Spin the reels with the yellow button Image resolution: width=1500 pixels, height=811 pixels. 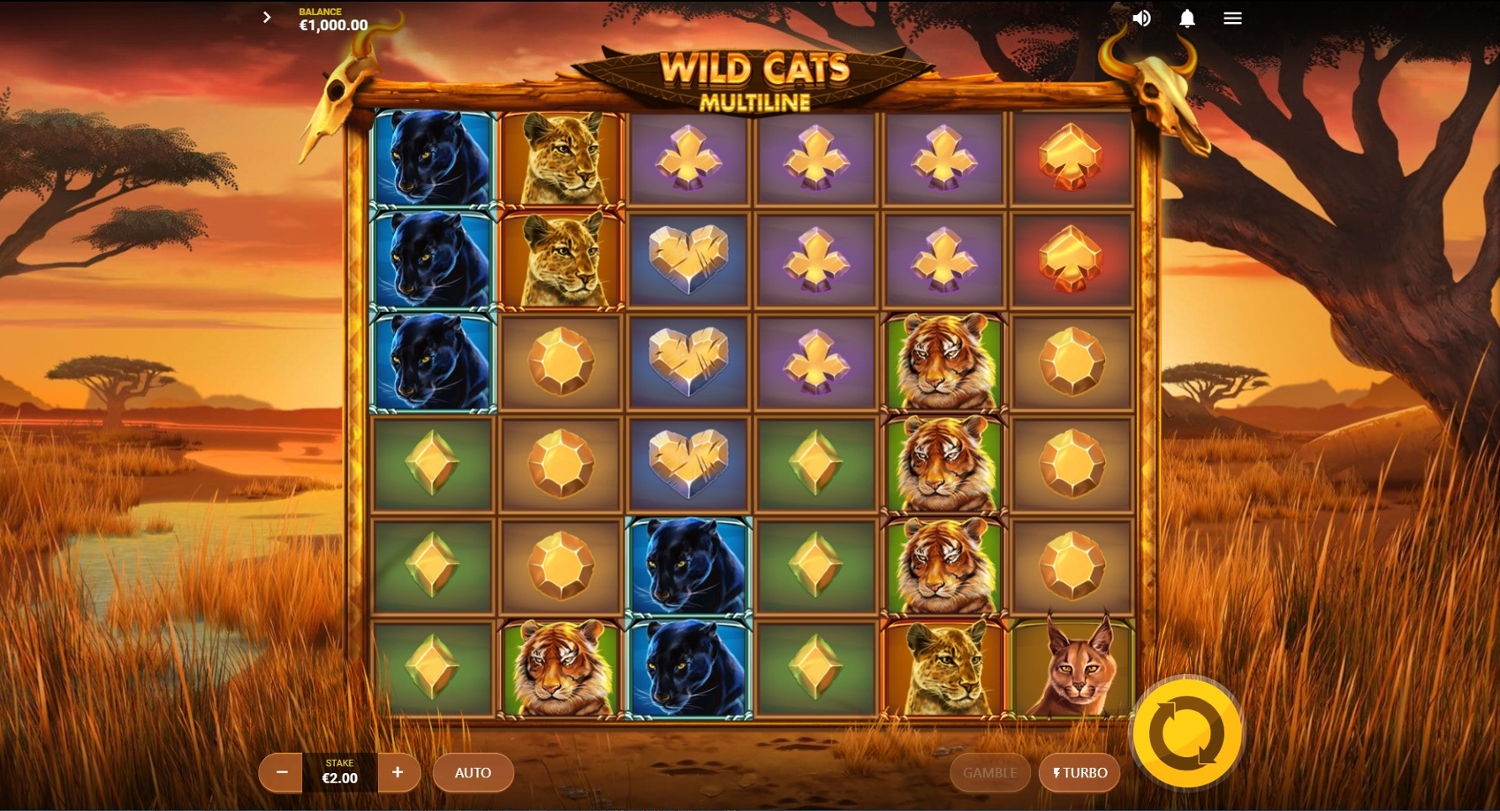pyautogui.click(x=1186, y=735)
